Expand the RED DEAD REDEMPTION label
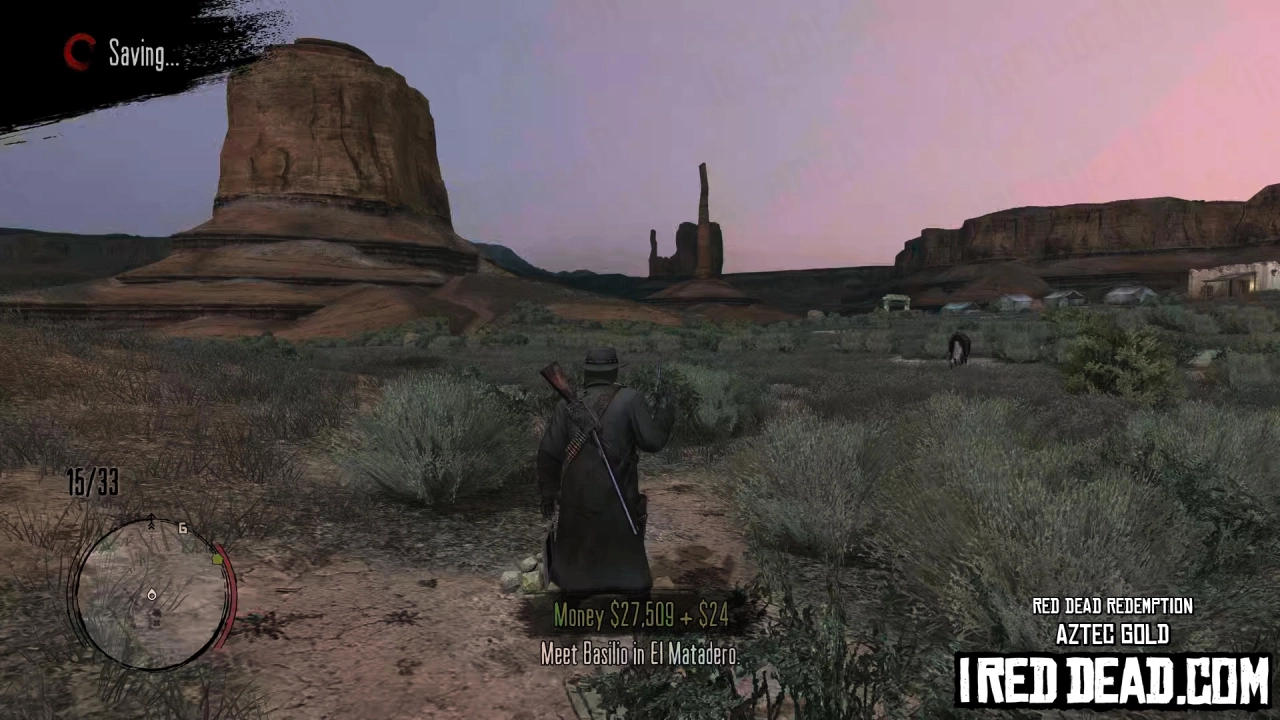1280x720 pixels. click(1113, 606)
